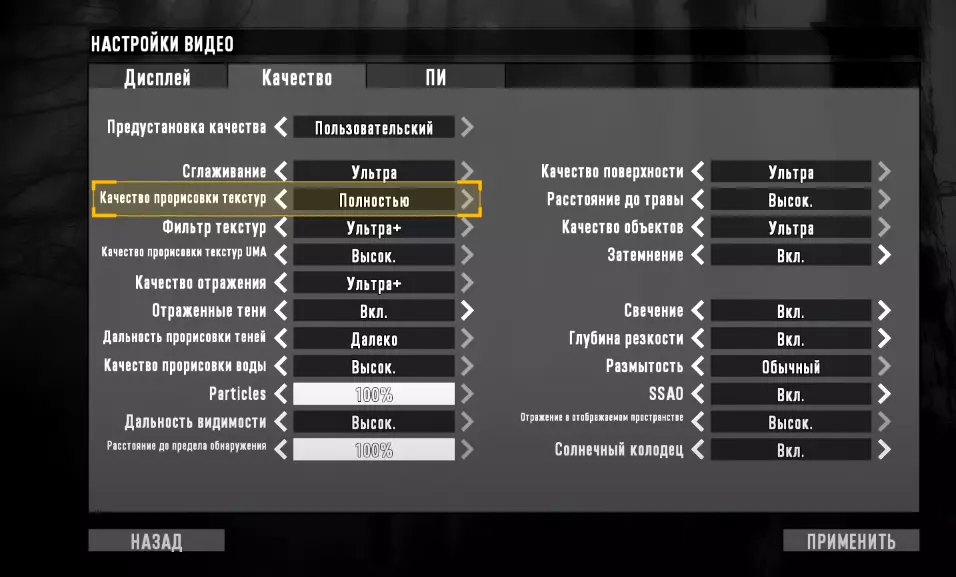Go back with the НАЗАД button
The height and width of the screenshot is (577, 956).
[x=156, y=542]
